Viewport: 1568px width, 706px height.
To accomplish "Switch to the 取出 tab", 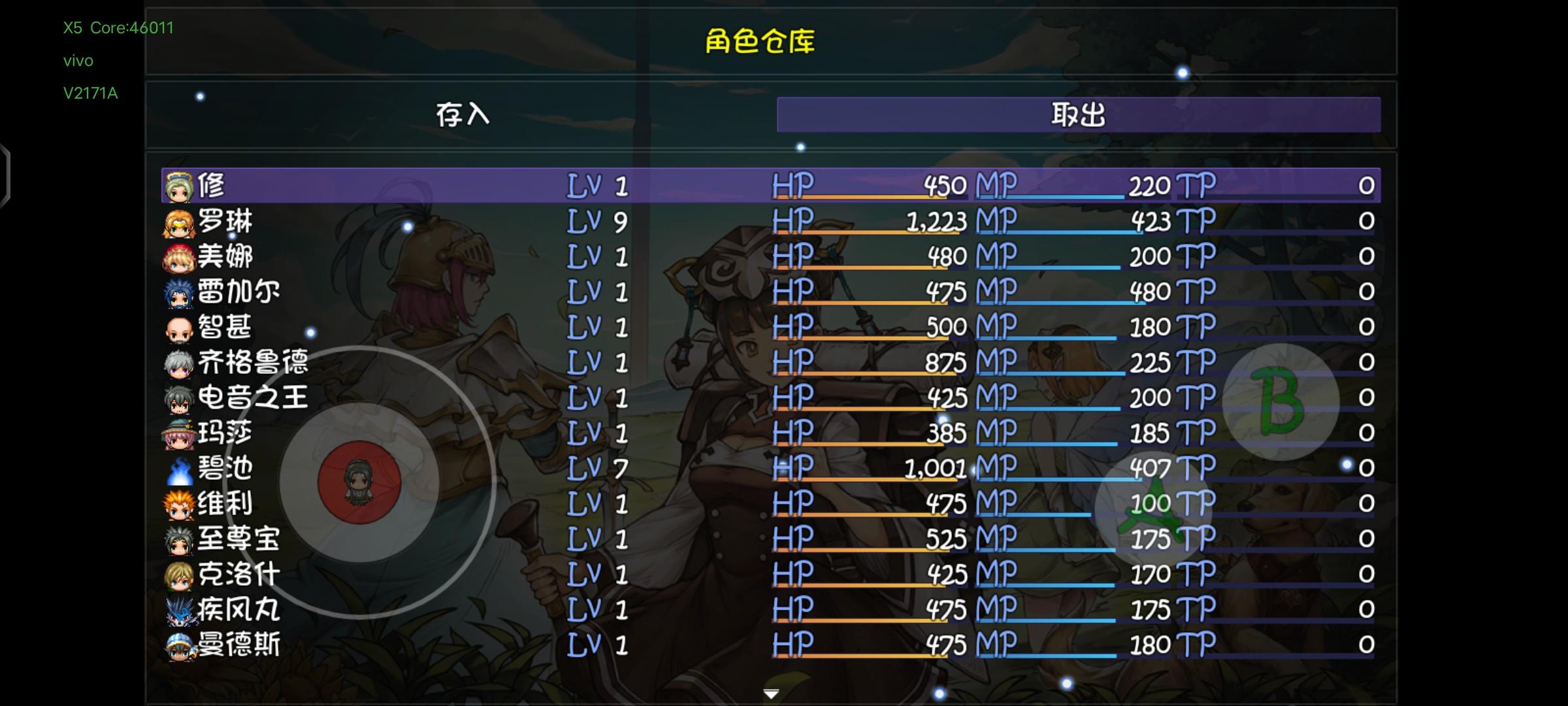I will pyautogui.click(x=1079, y=114).
